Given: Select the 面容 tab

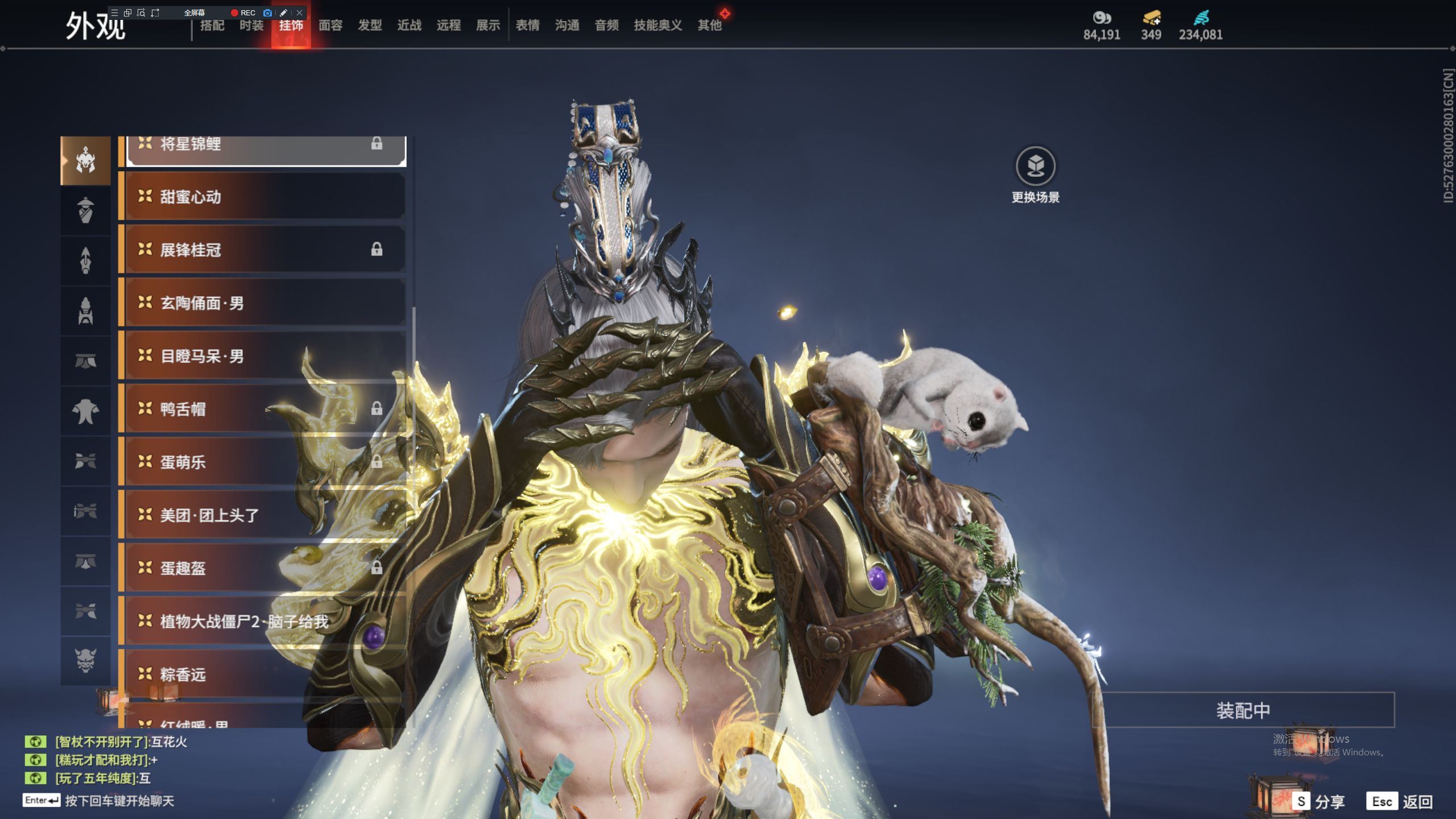Looking at the screenshot, I should pos(330,26).
